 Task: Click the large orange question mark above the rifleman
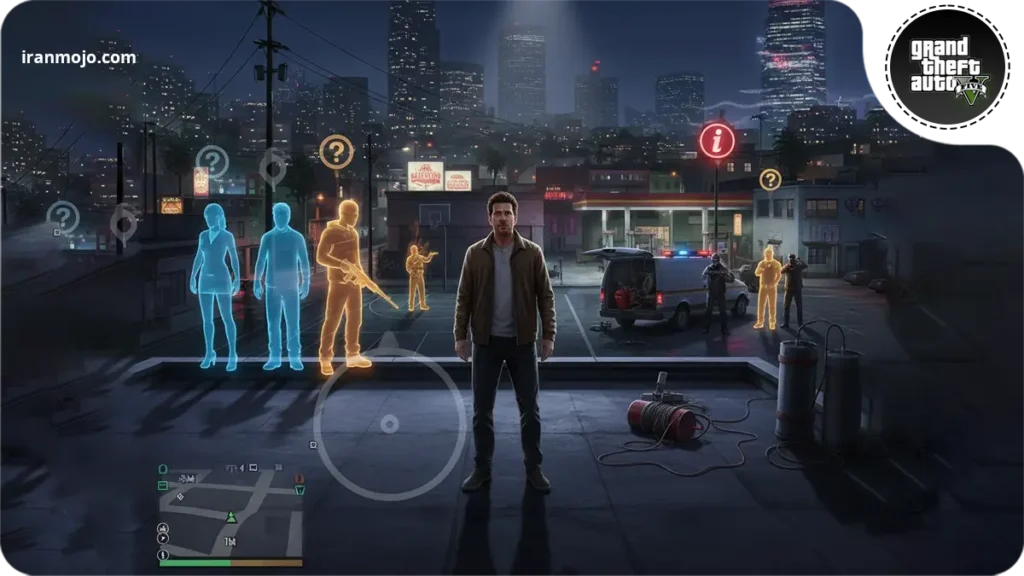coord(336,152)
